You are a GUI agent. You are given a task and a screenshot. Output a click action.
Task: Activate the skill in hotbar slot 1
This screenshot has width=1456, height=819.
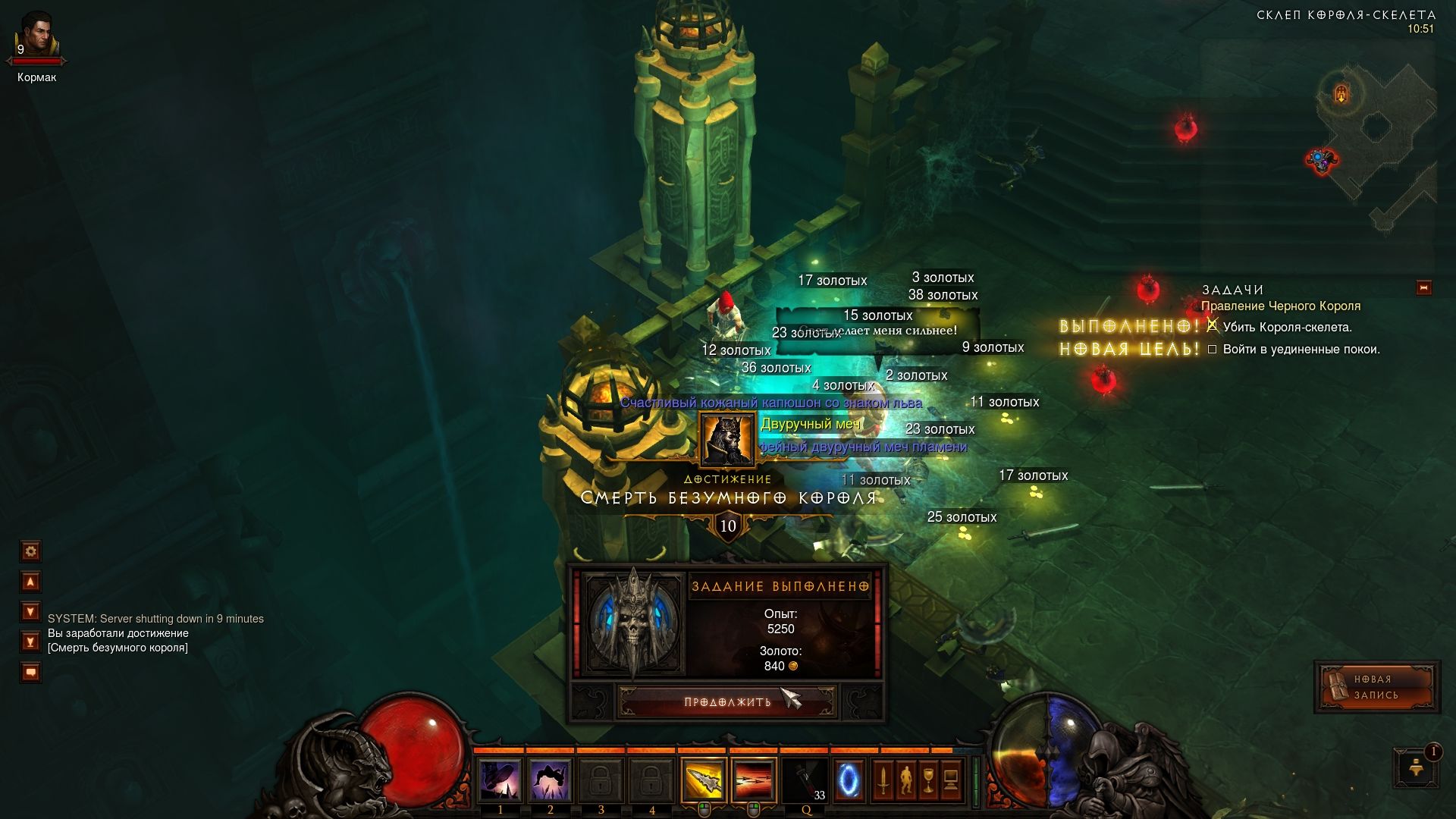(x=500, y=780)
